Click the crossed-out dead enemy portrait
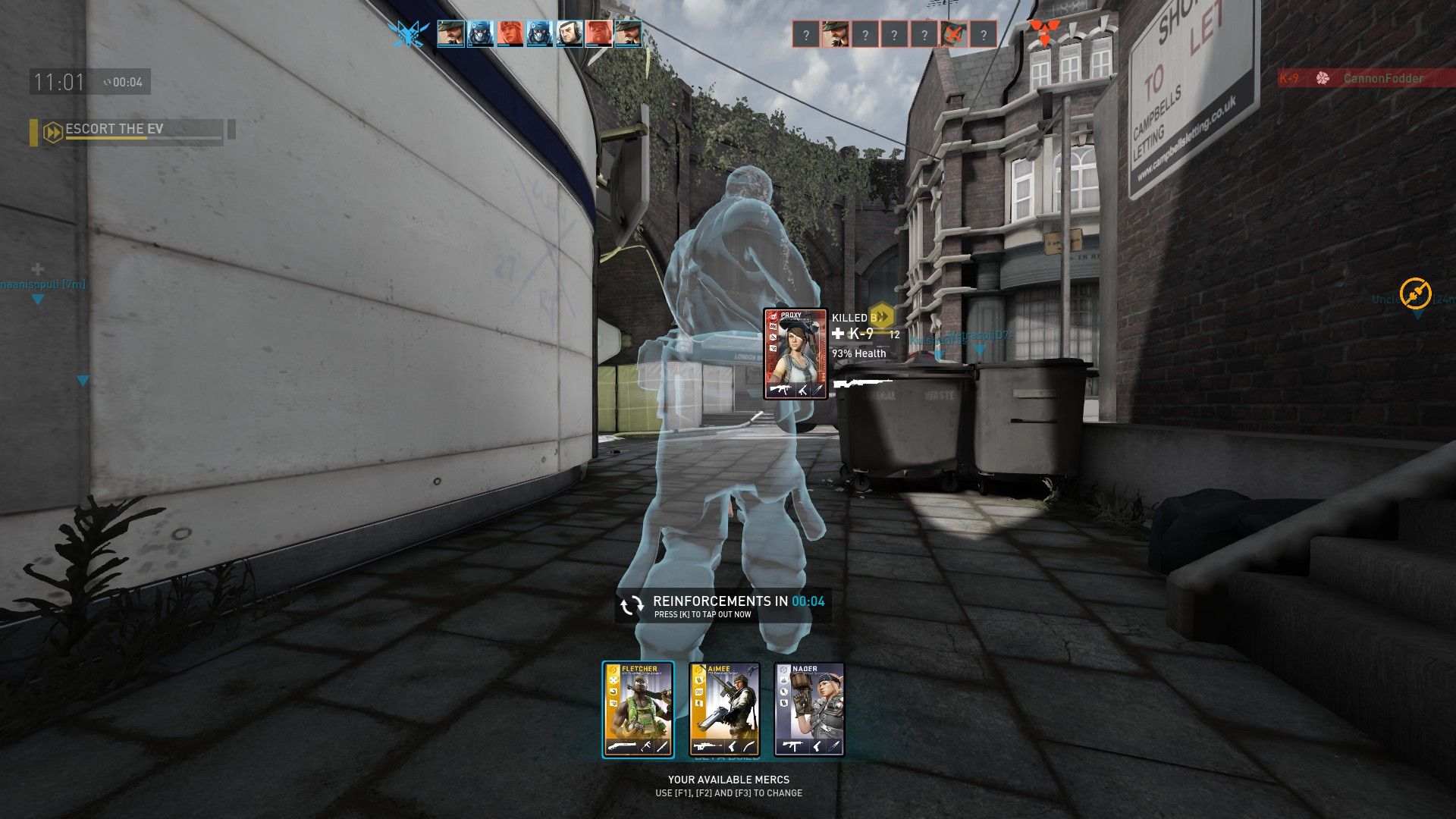Viewport: 1456px width, 819px height. (x=954, y=35)
